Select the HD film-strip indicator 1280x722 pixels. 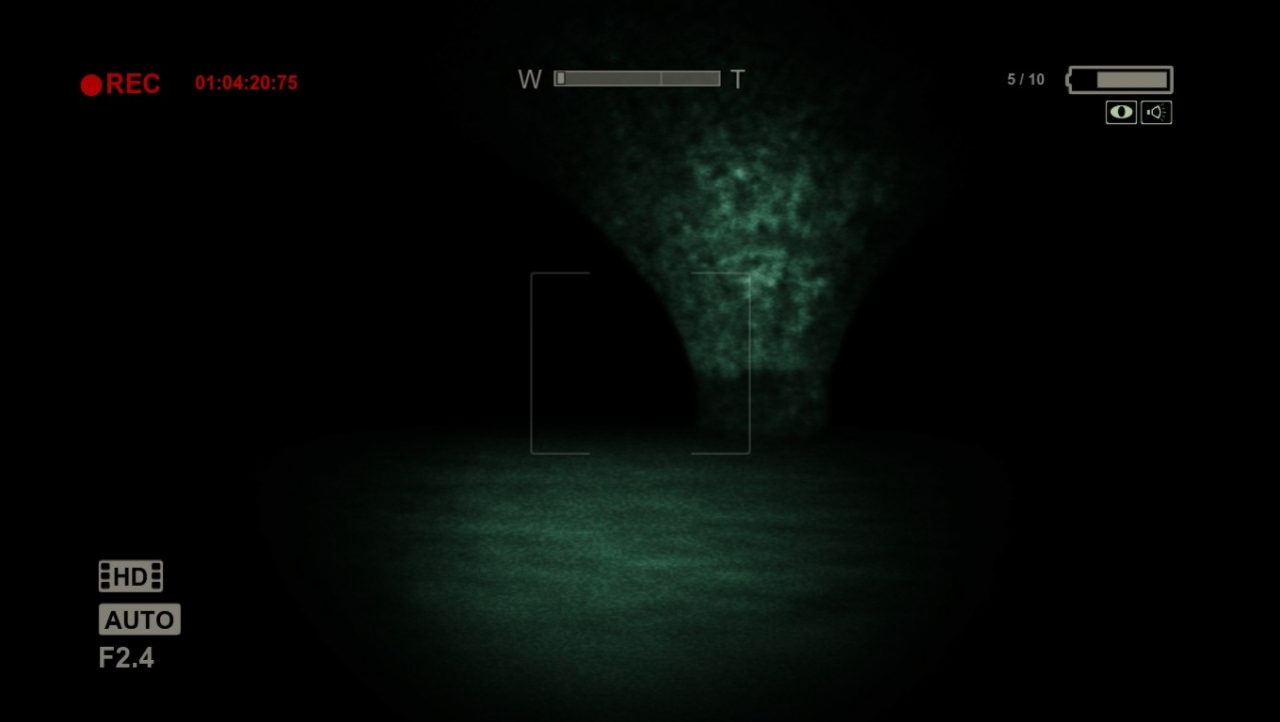(x=129, y=575)
